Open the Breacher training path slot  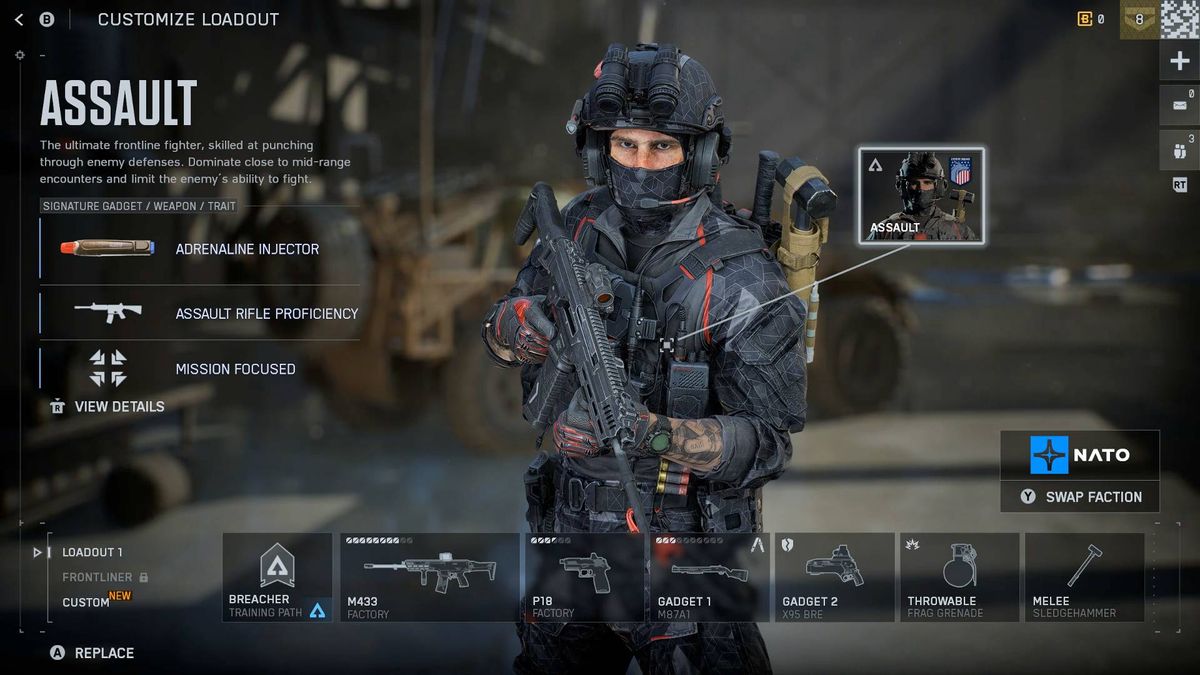277,577
